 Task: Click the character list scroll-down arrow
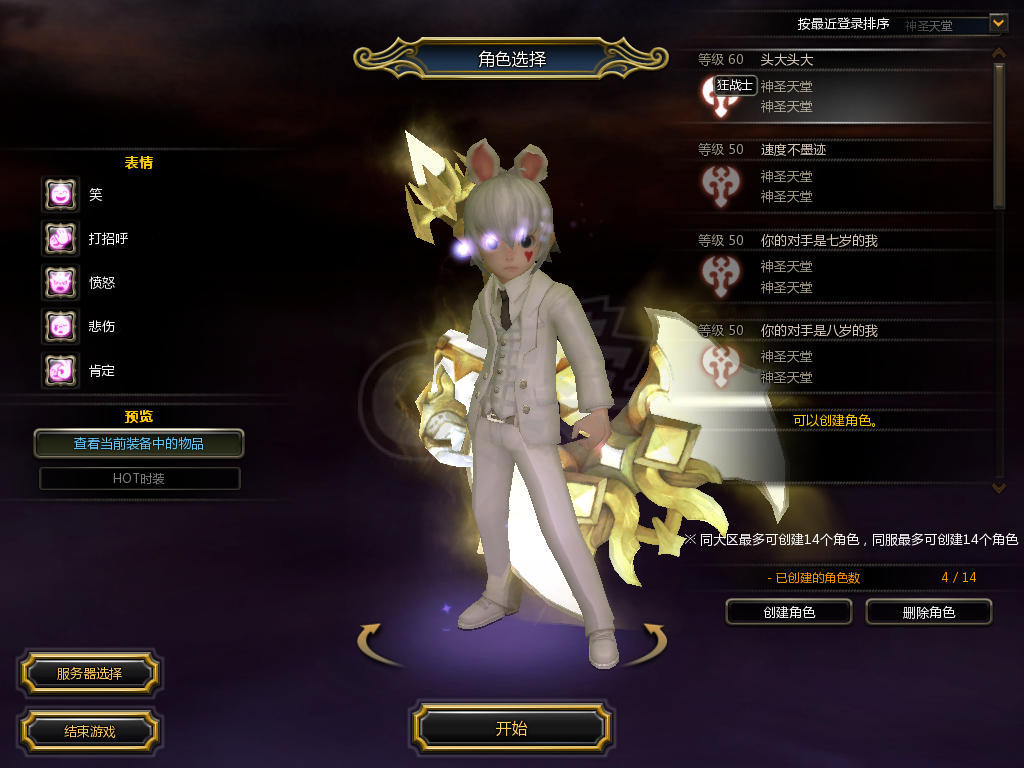click(x=998, y=487)
